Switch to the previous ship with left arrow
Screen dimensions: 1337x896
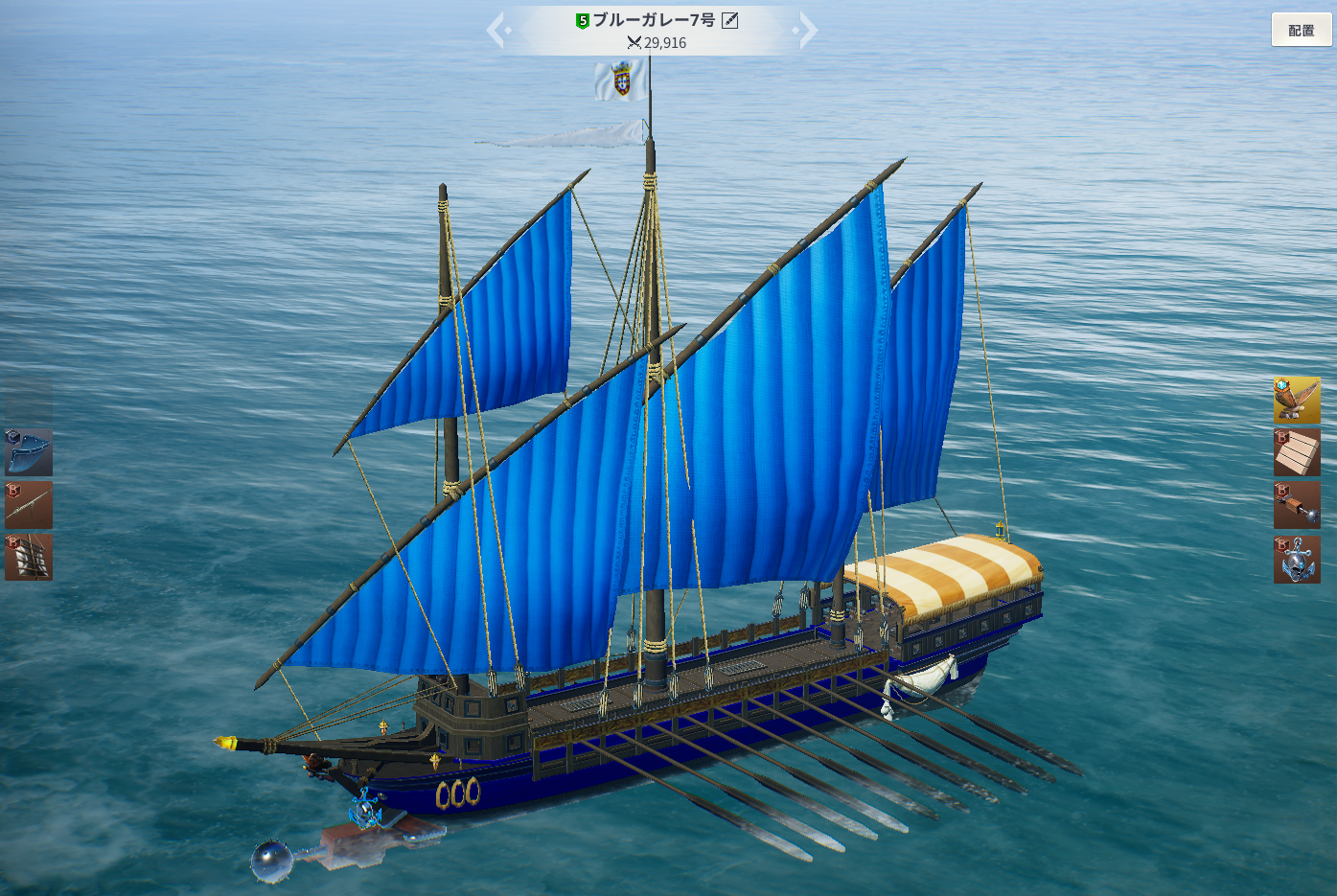tap(496, 31)
